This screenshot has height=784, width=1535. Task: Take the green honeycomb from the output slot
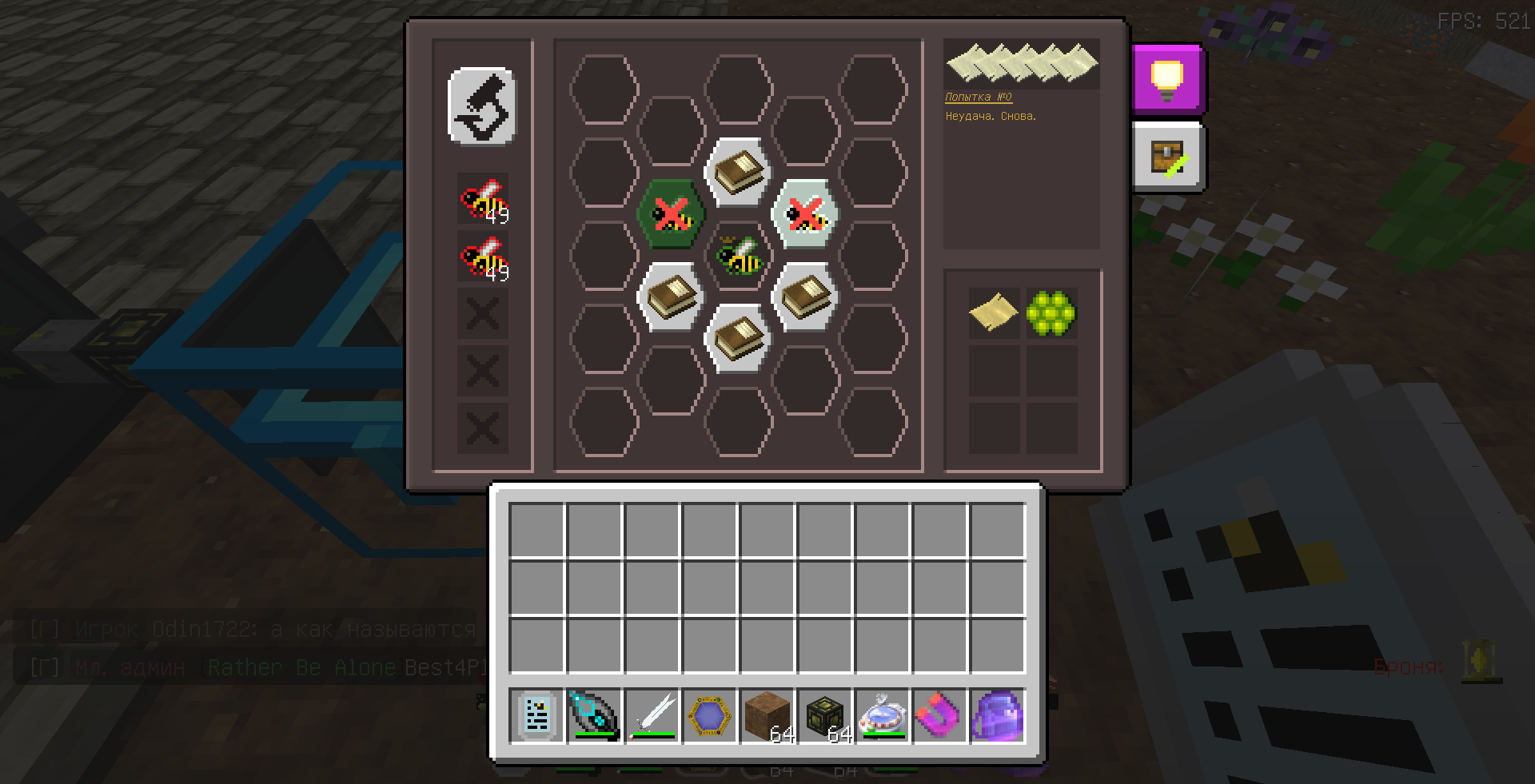tap(1051, 312)
